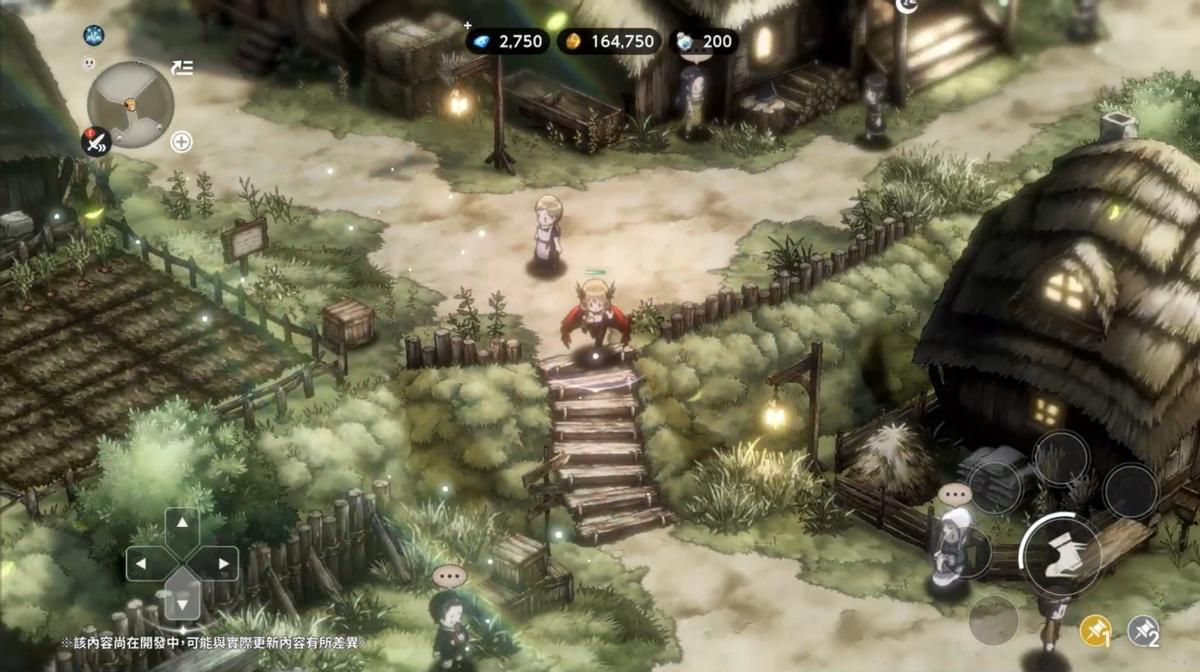Tap the plus button beside the minimap
Screen dimensions: 1200x672
(181, 142)
